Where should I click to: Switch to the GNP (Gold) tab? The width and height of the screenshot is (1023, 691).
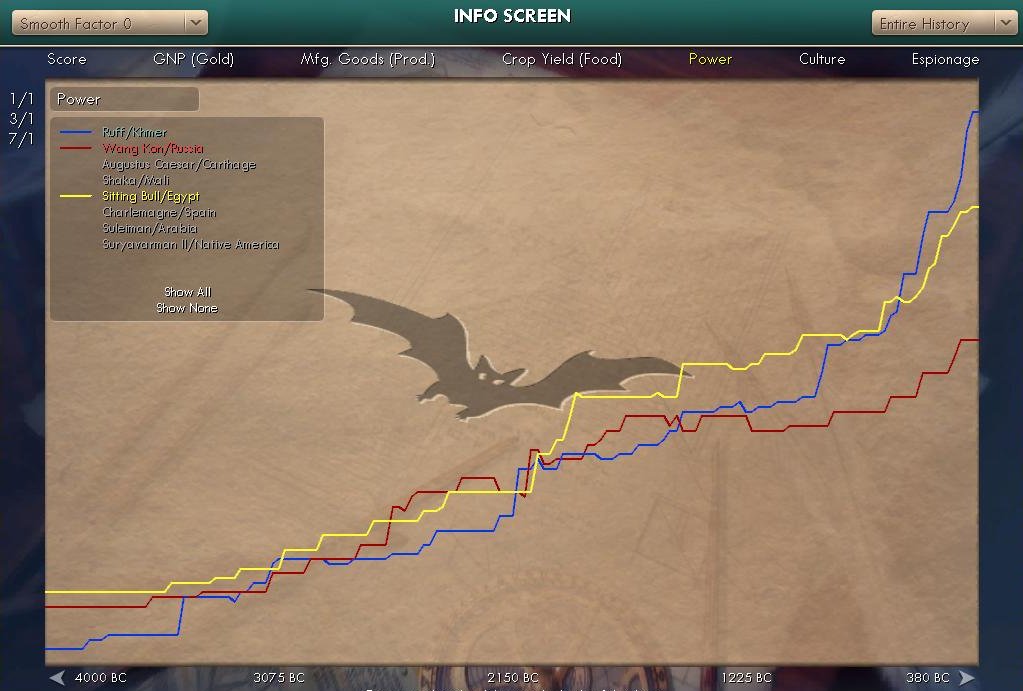coord(193,59)
